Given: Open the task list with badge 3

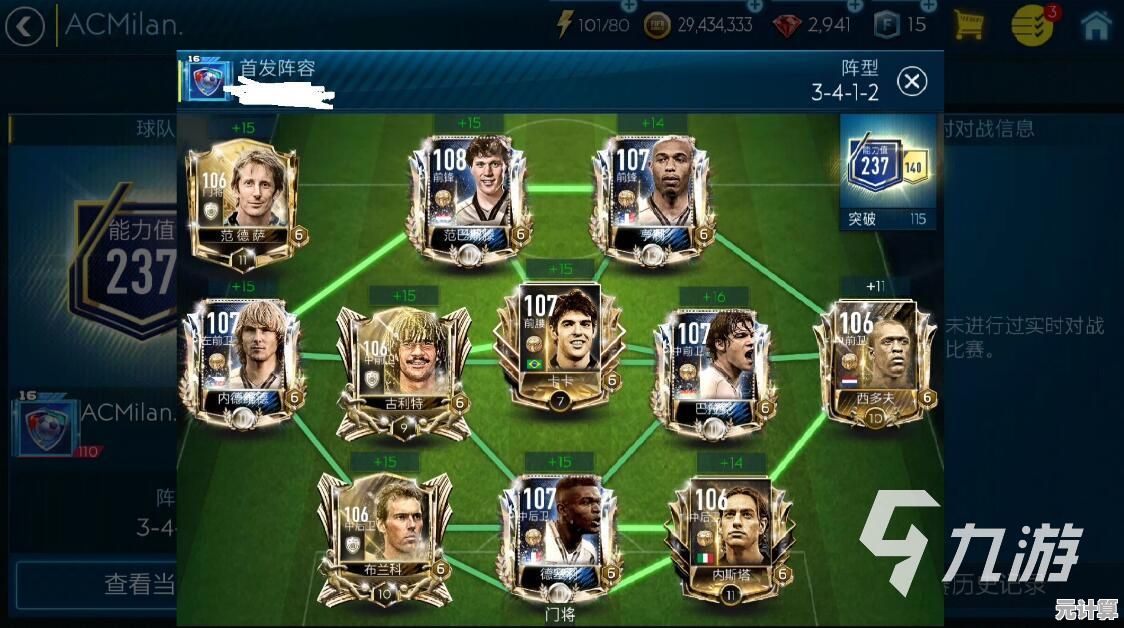Looking at the screenshot, I should point(1033,25).
